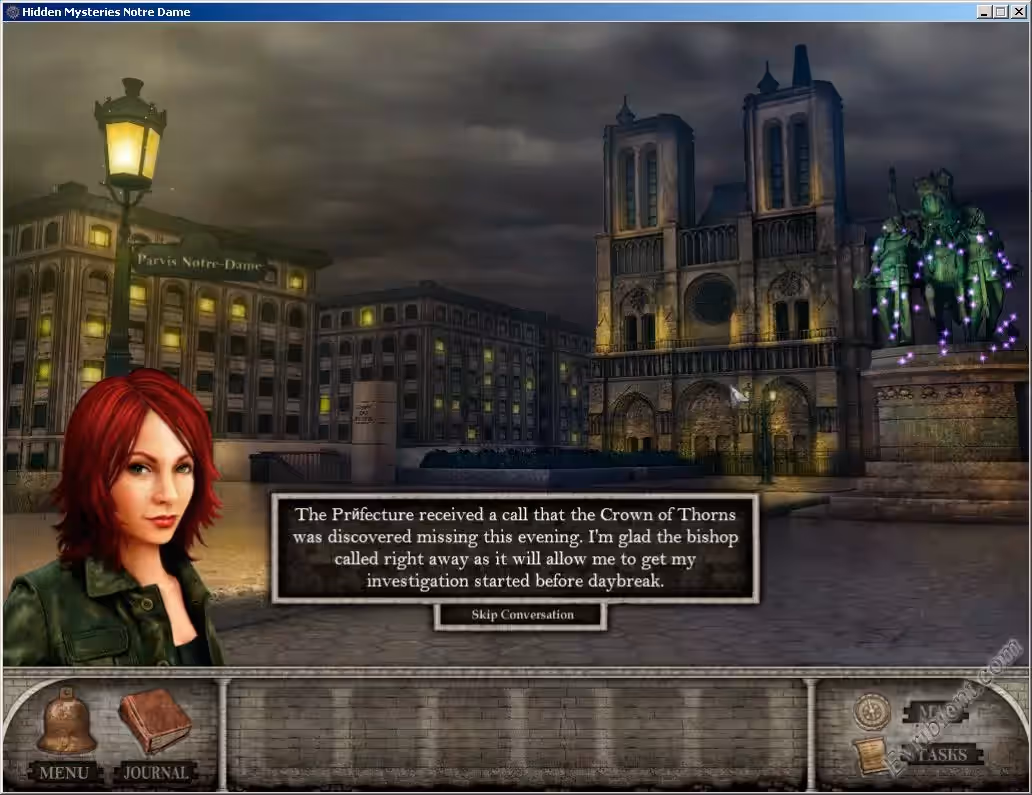
Task: Open the Journal book
Action: (155, 723)
